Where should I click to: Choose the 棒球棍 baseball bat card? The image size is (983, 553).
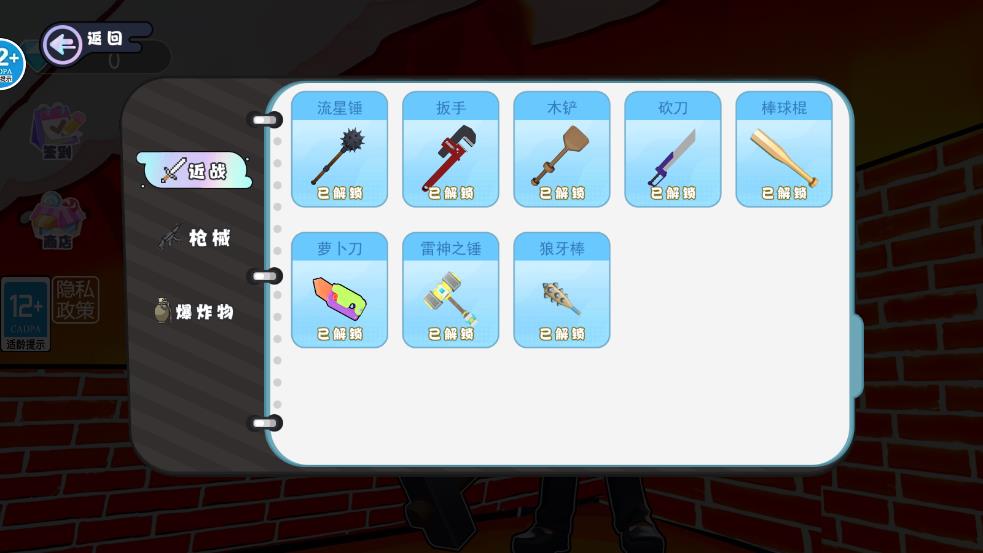pos(784,150)
